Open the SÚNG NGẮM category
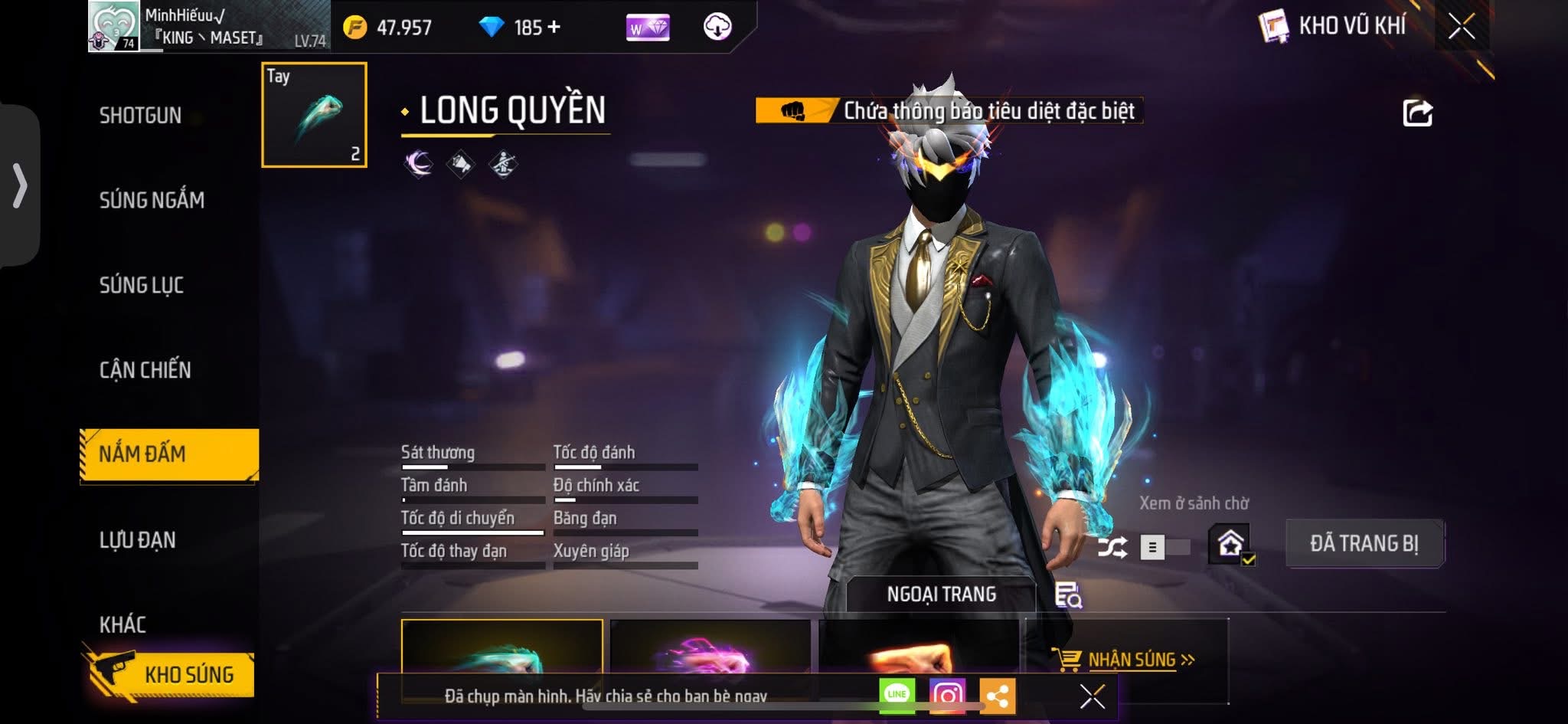Image resolution: width=1568 pixels, height=724 pixels. tap(152, 200)
